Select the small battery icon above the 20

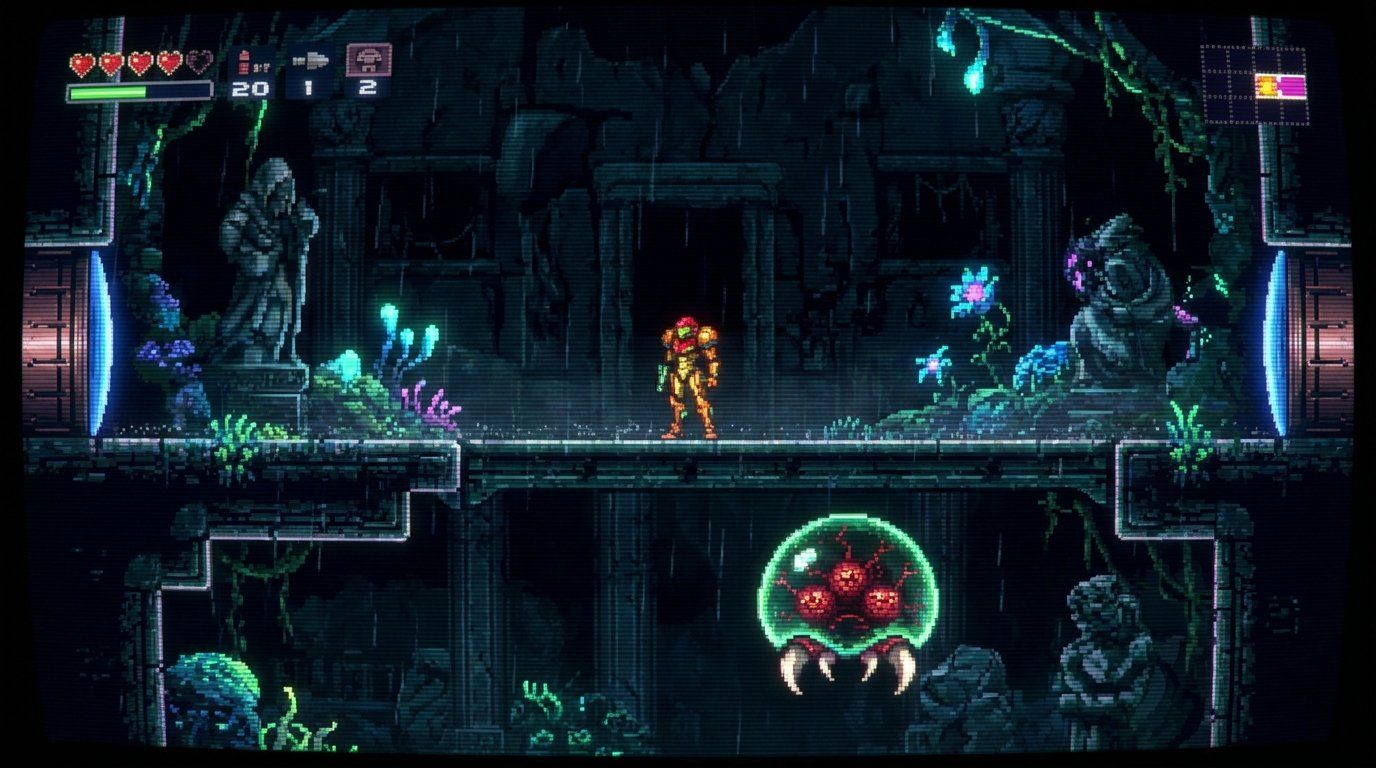point(246,62)
